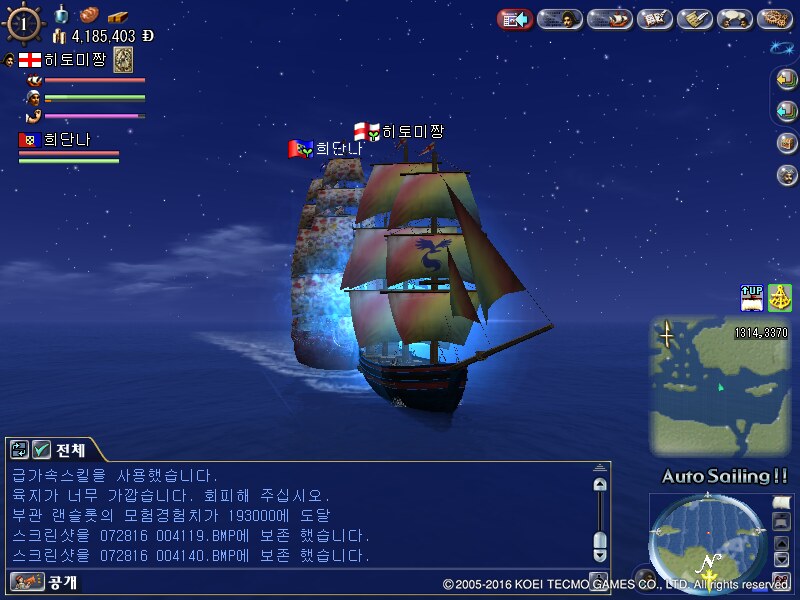Image resolution: width=800 pixels, height=600 pixels.
Task: Click the cyan arrow side-panel button
Action: click(x=787, y=111)
